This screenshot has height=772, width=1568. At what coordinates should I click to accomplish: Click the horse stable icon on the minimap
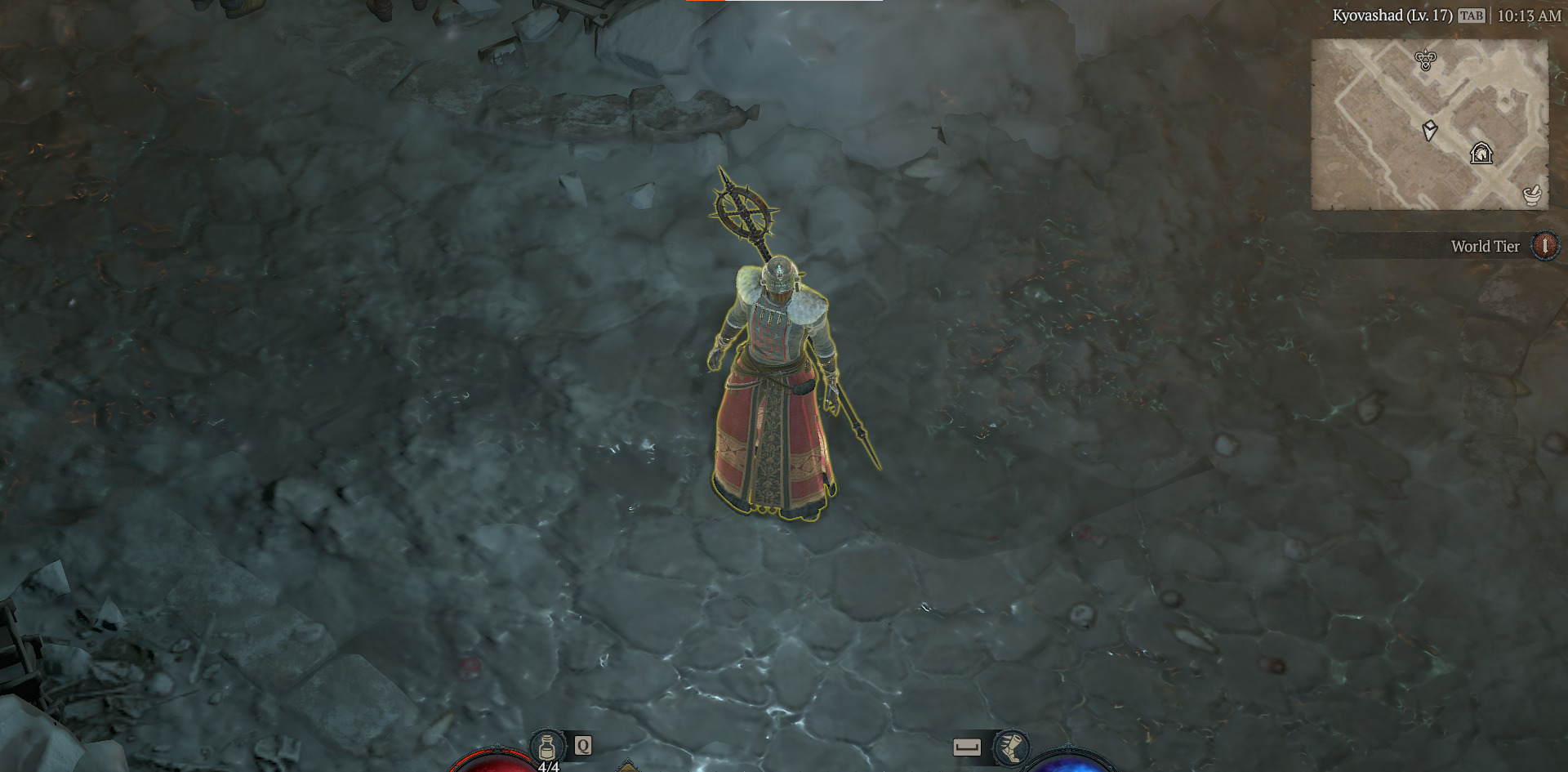click(x=1480, y=151)
